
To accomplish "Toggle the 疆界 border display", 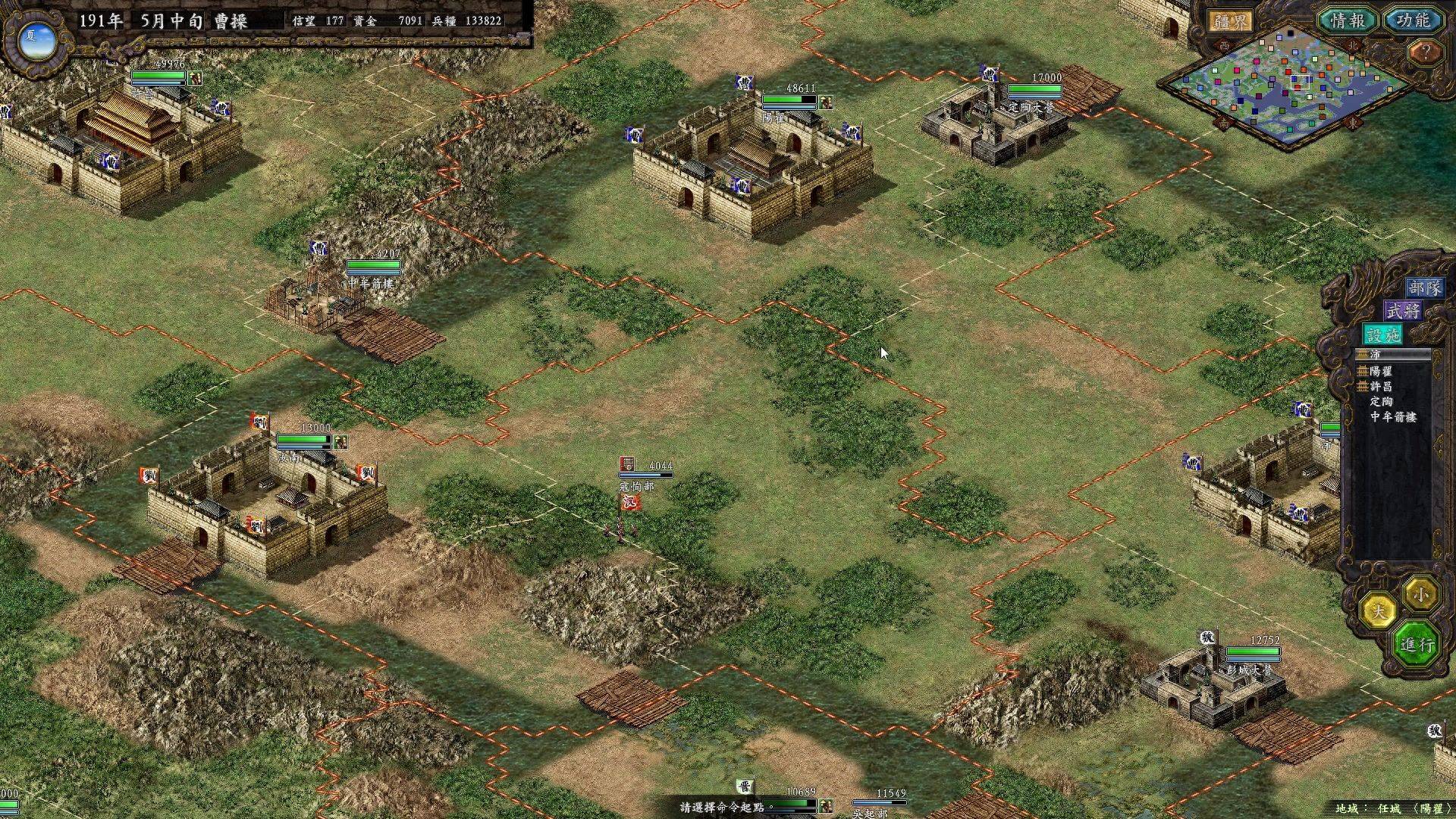I will coord(1229,22).
